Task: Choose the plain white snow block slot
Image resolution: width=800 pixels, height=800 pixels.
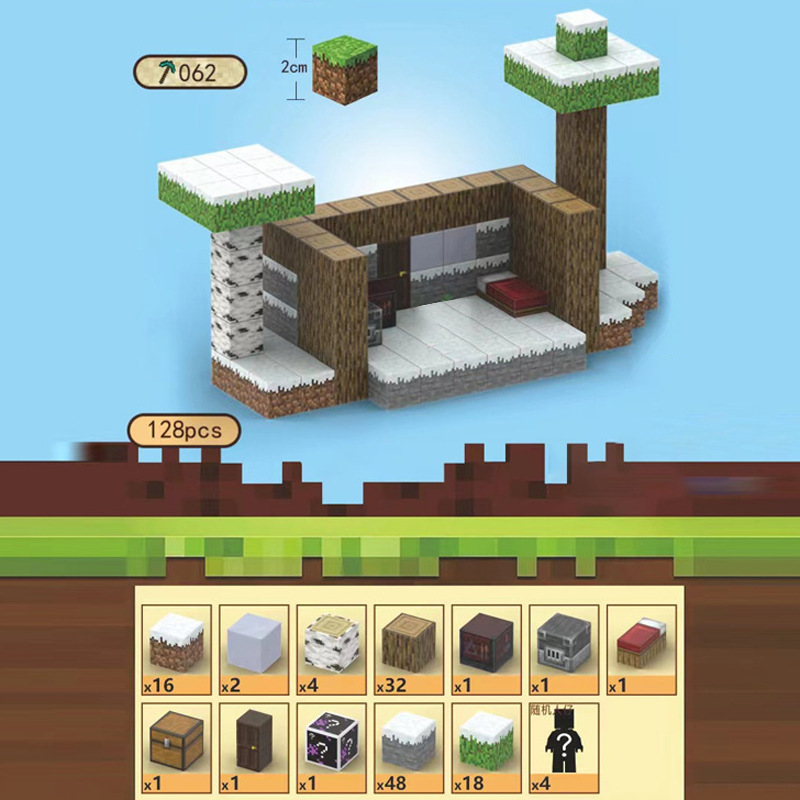Action: point(253,647)
